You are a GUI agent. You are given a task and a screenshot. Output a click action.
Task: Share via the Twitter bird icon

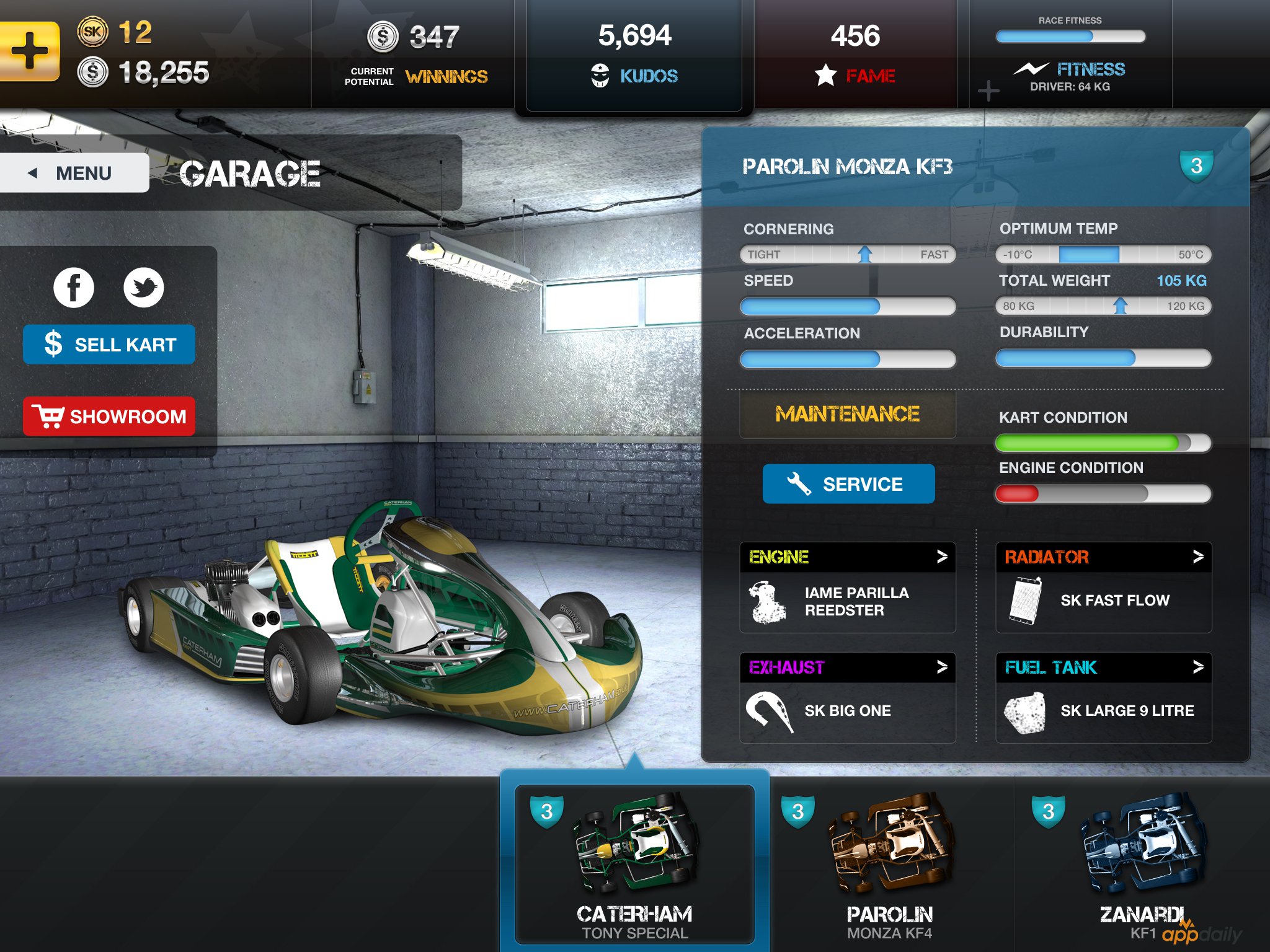click(x=143, y=288)
